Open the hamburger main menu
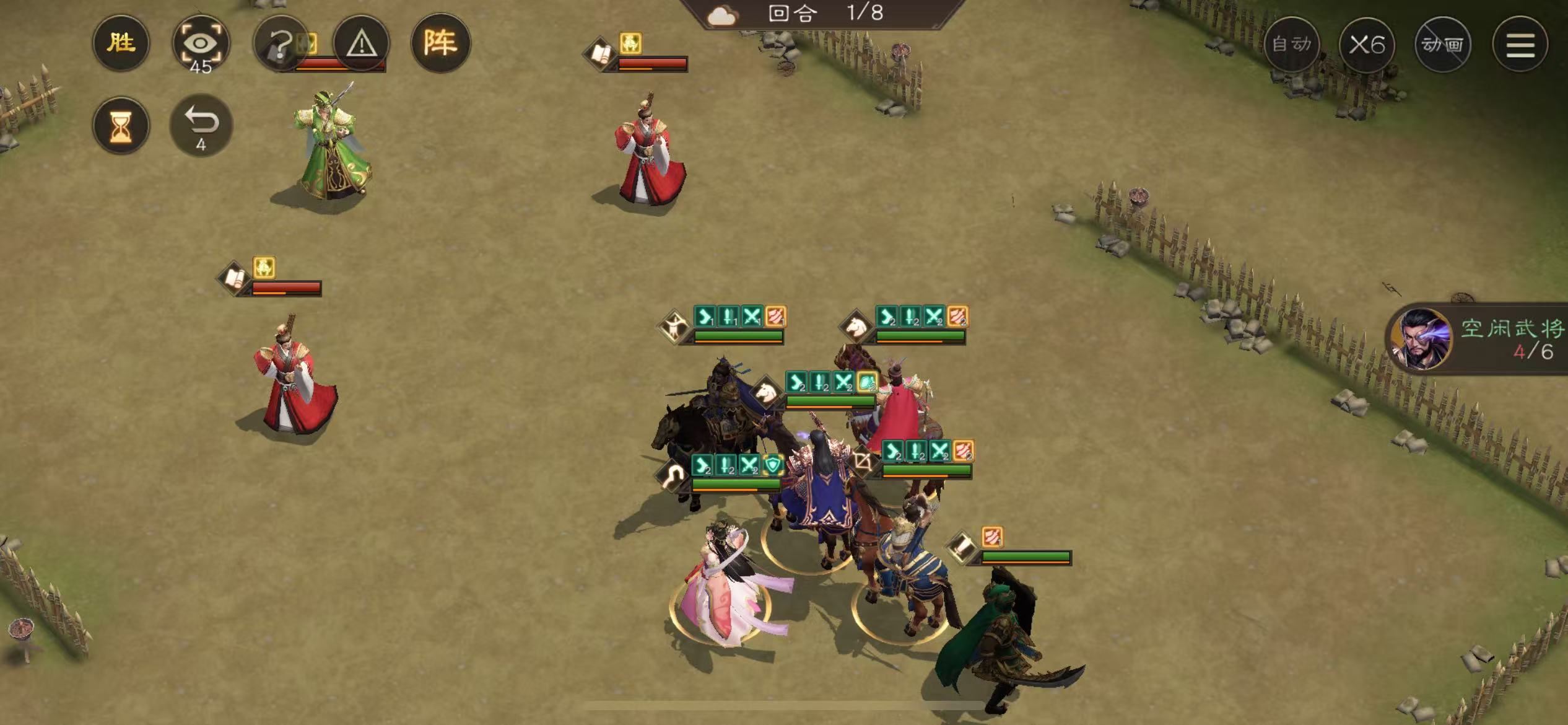Viewport: 1568px width, 725px height. [1520, 45]
